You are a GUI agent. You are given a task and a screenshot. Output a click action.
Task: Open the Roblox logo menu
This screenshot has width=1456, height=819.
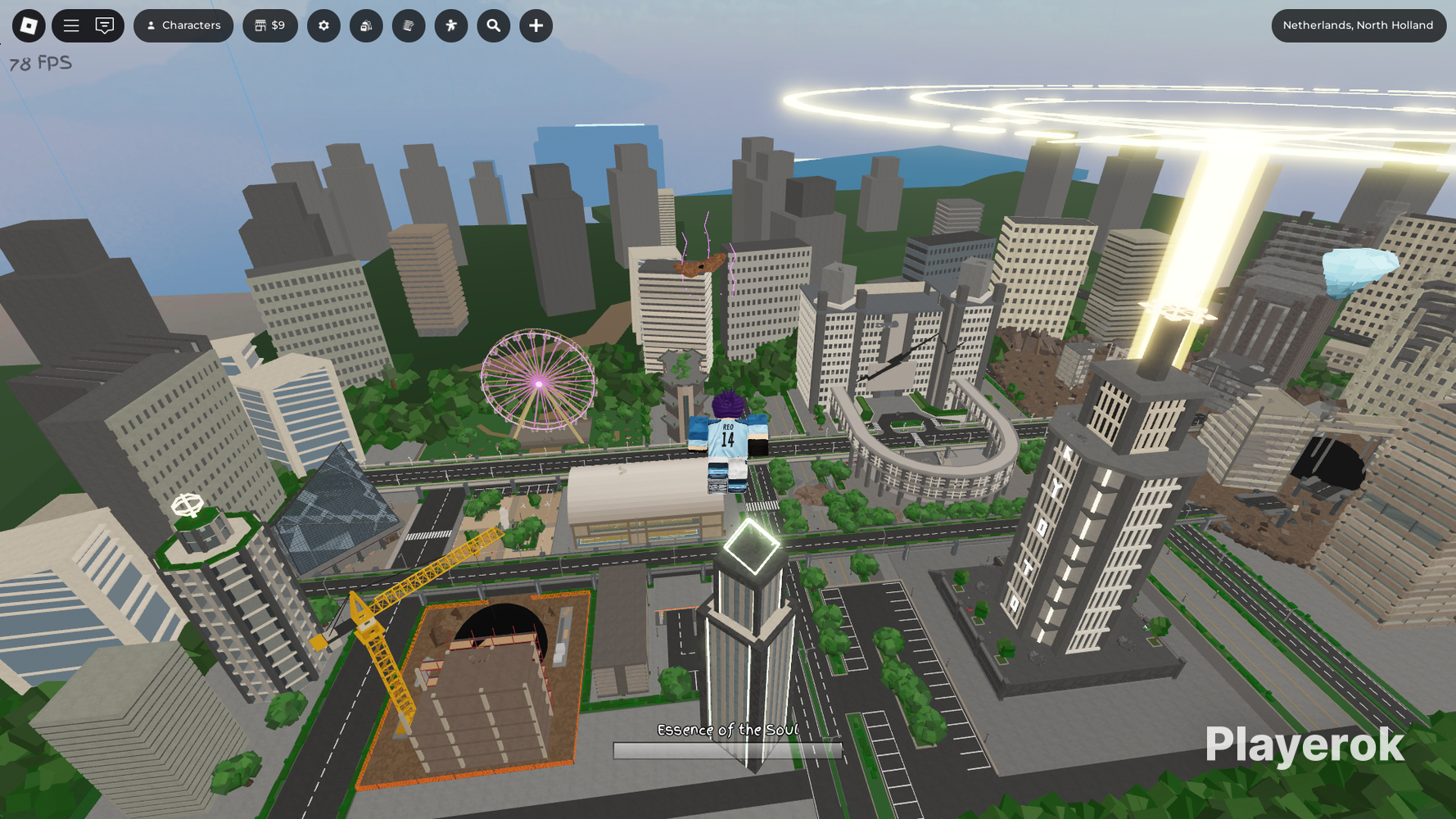[x=27, y=25]
